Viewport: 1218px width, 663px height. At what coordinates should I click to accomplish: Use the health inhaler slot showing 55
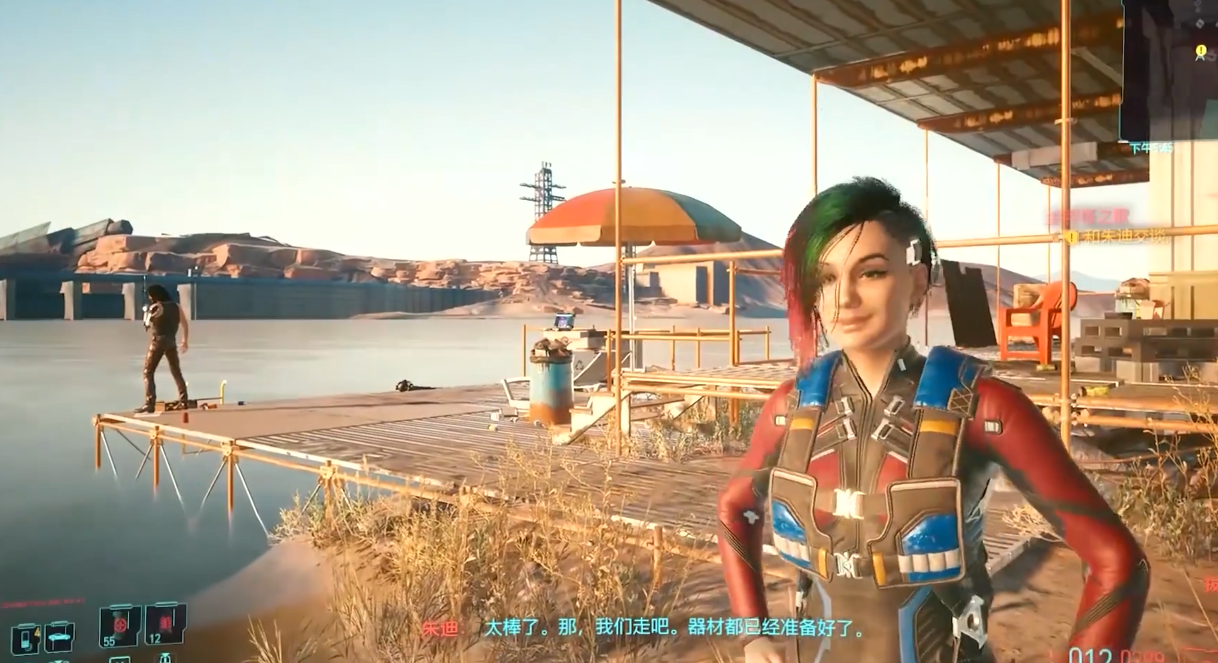click(x=119, y=626)
